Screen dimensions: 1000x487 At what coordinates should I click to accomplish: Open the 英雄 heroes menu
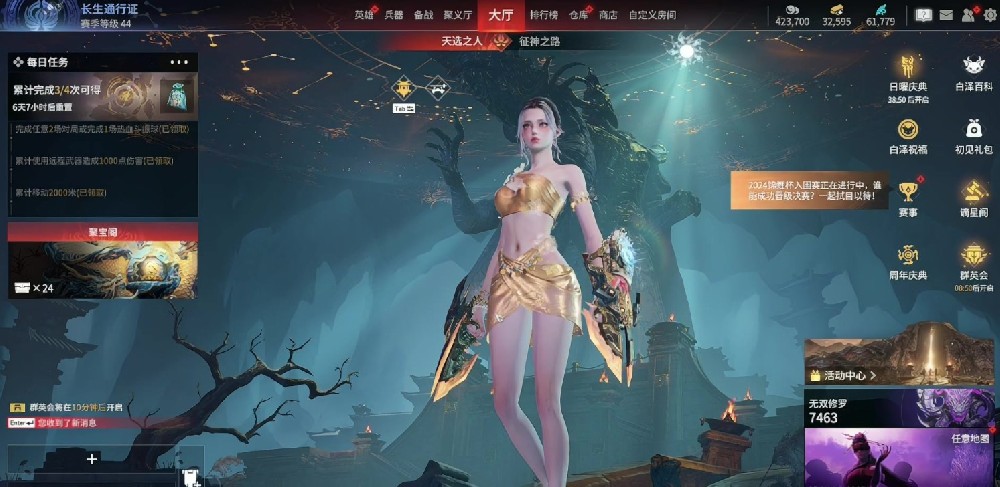[x=364, y=15]
